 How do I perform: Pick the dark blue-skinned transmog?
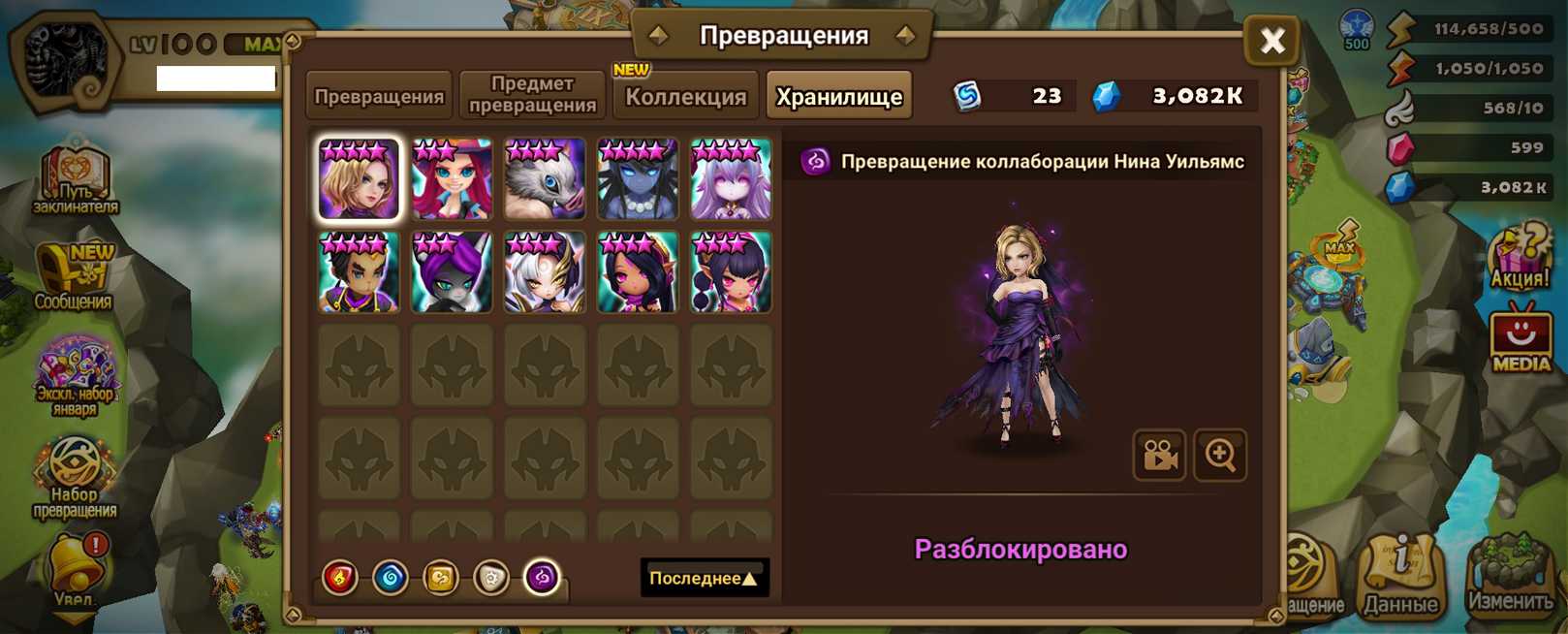coord(638,179)
